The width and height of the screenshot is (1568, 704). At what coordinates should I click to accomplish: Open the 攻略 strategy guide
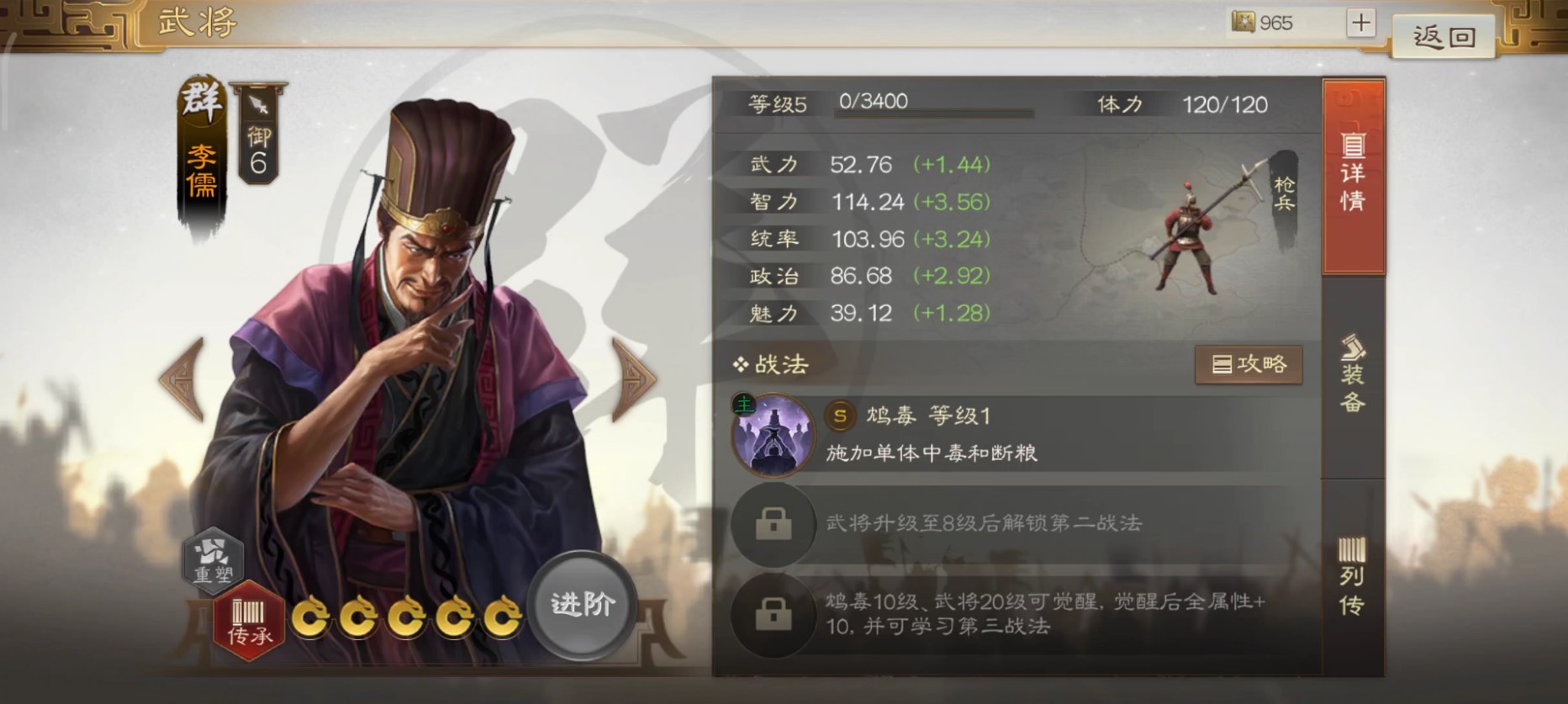(x=1249, y=364)
